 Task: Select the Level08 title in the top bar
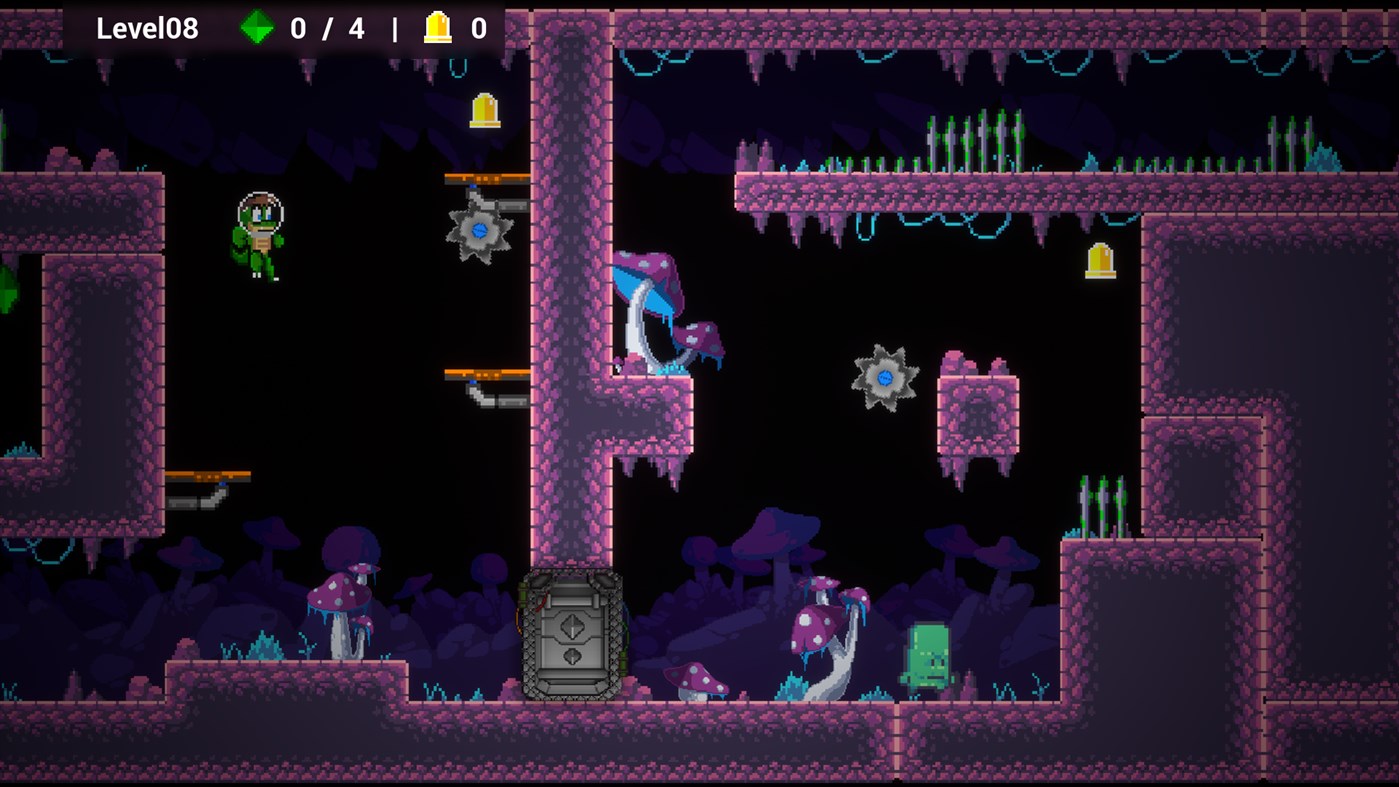click(146, 28)
